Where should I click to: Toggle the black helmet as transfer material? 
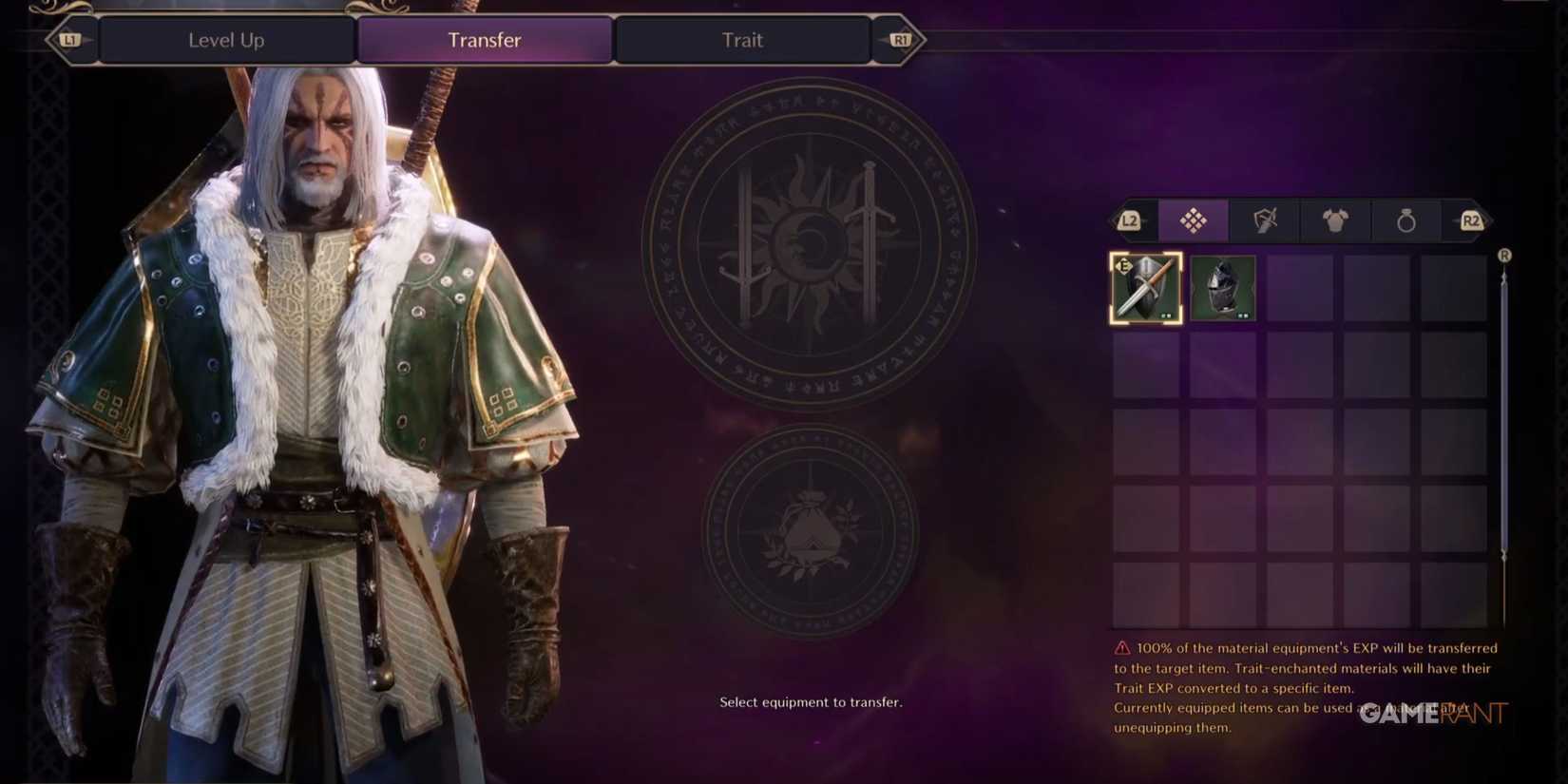click(x=1222, y=287)
